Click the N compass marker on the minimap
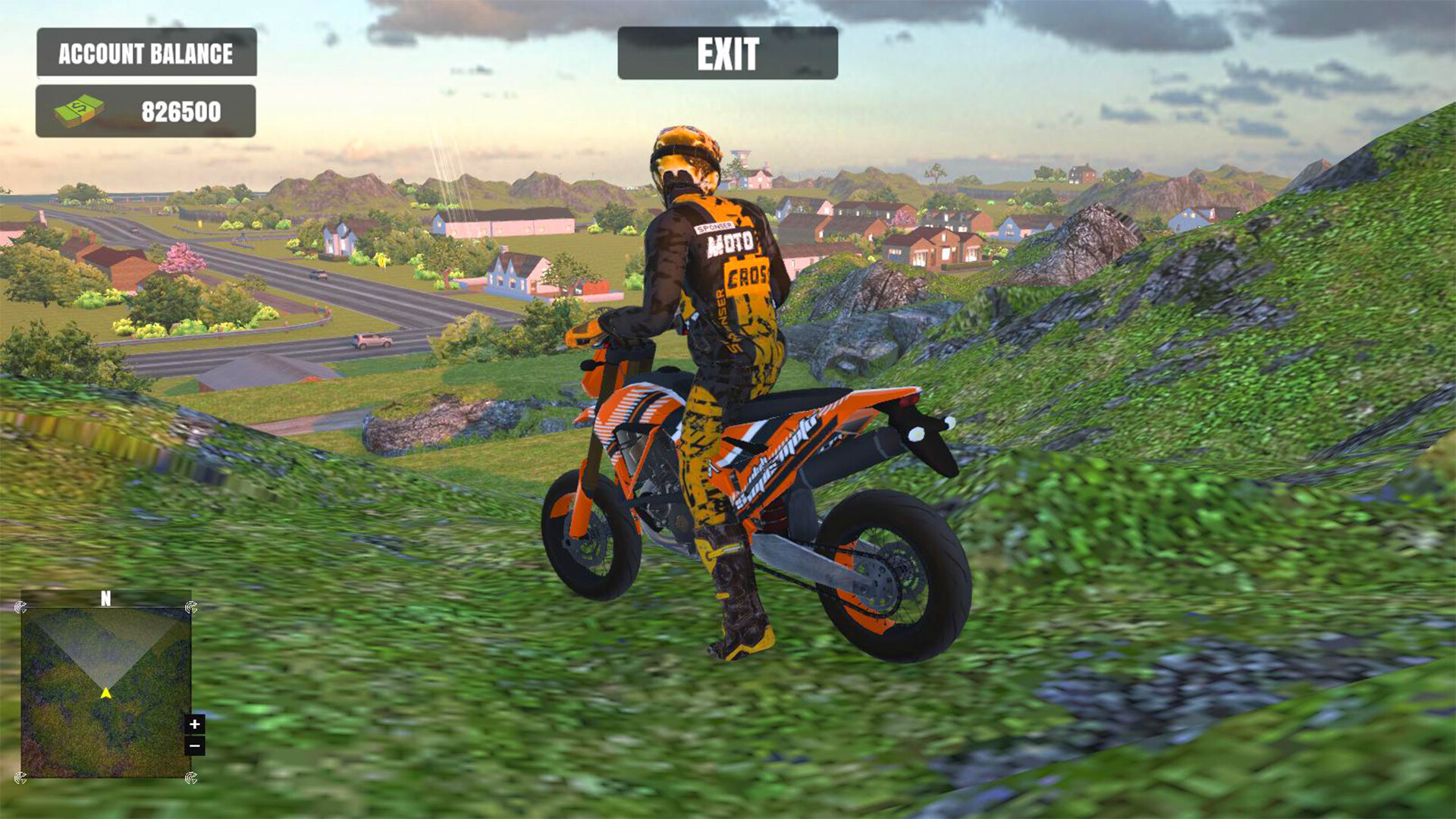This screenshot has width=1456, height=819. click(105, 598)
